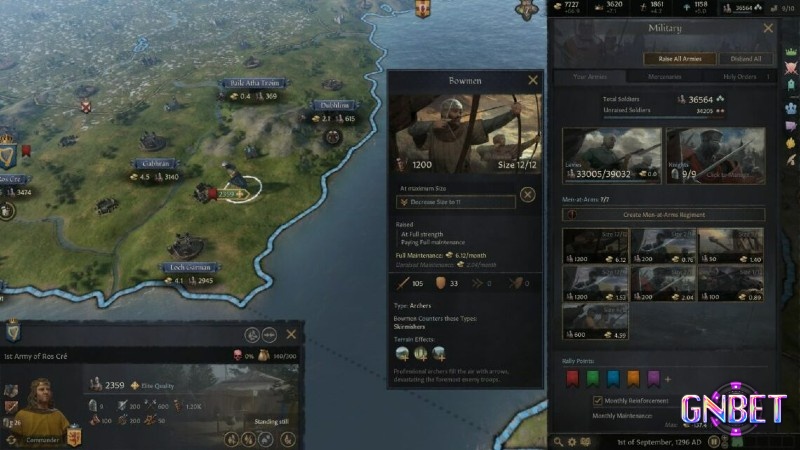The height and width of the screenshot is (450, 800).
Task: Open the Holy Orders tab
Action: click(739, 77)
